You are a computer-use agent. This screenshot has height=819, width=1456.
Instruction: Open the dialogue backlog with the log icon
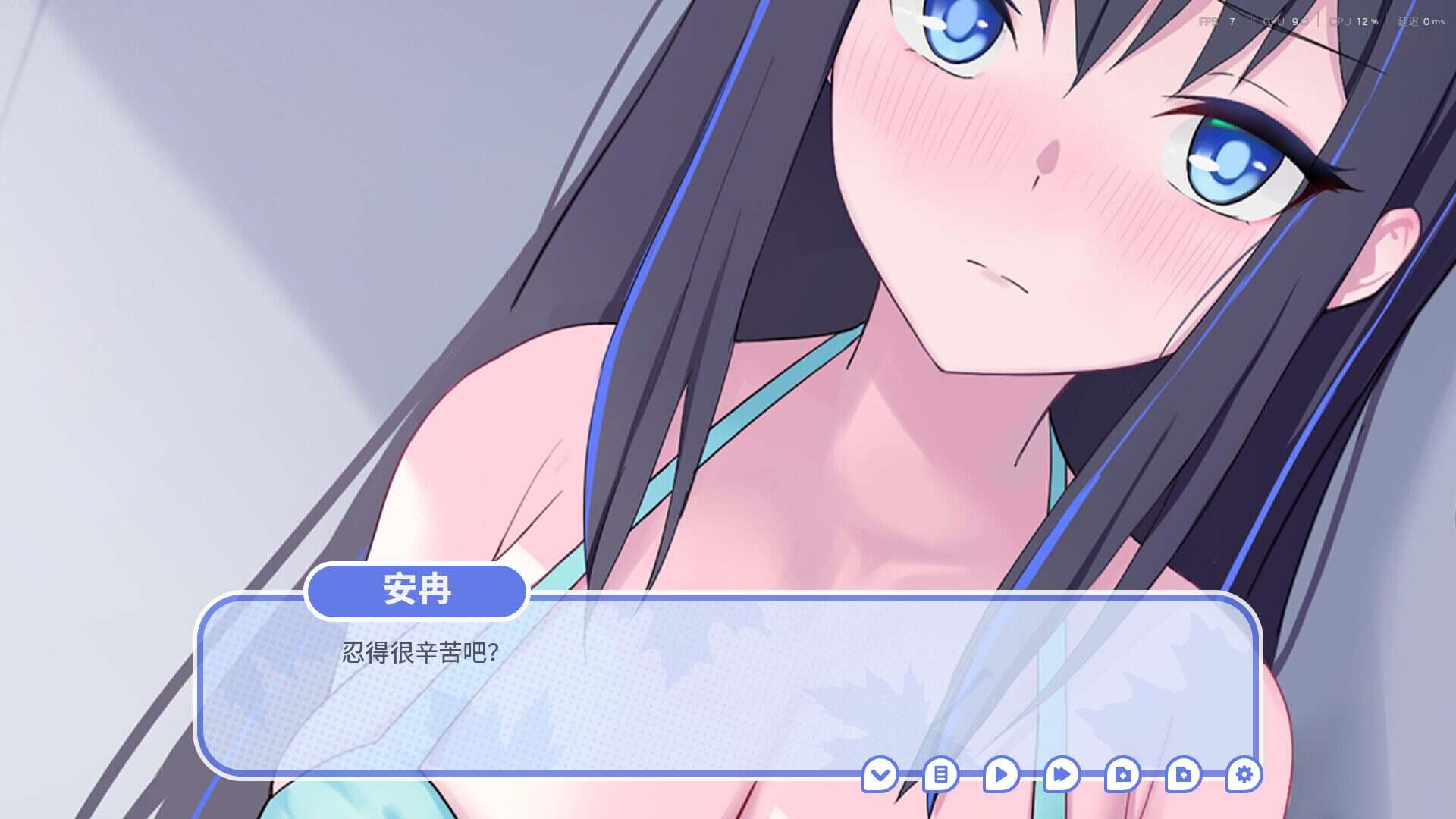940,776
